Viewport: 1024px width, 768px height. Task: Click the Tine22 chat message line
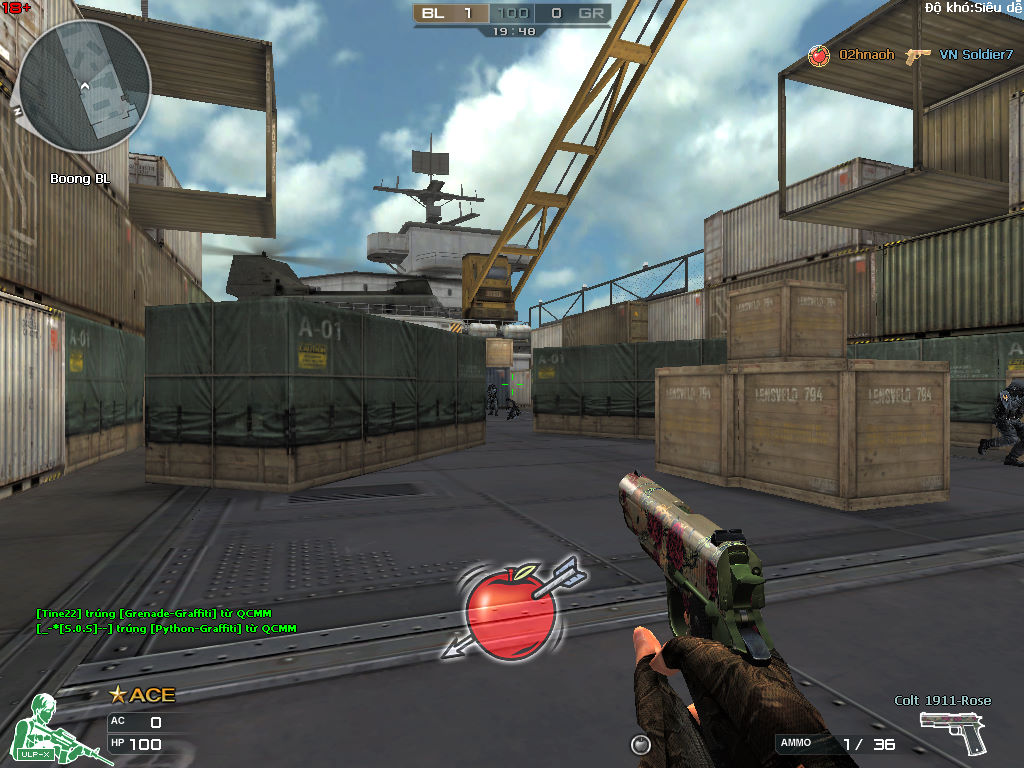pyautogui.click(x=153, y=613)
